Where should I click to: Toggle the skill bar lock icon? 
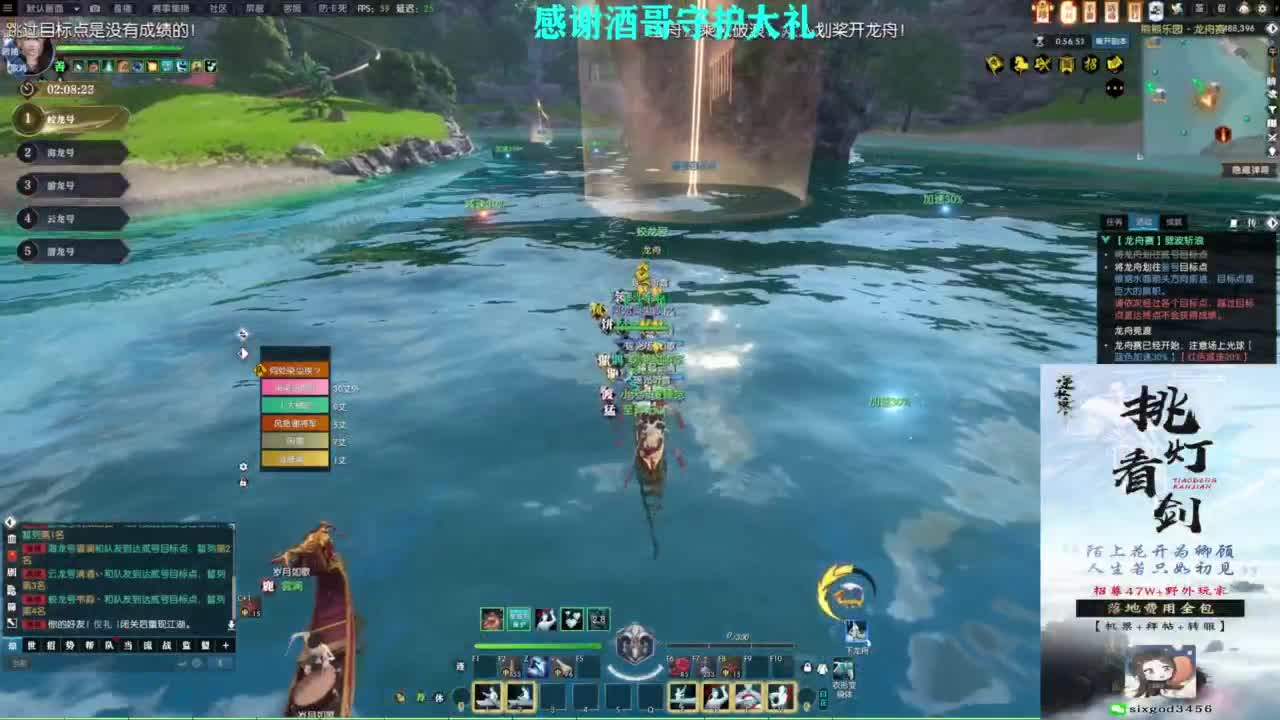coord(807,667)
